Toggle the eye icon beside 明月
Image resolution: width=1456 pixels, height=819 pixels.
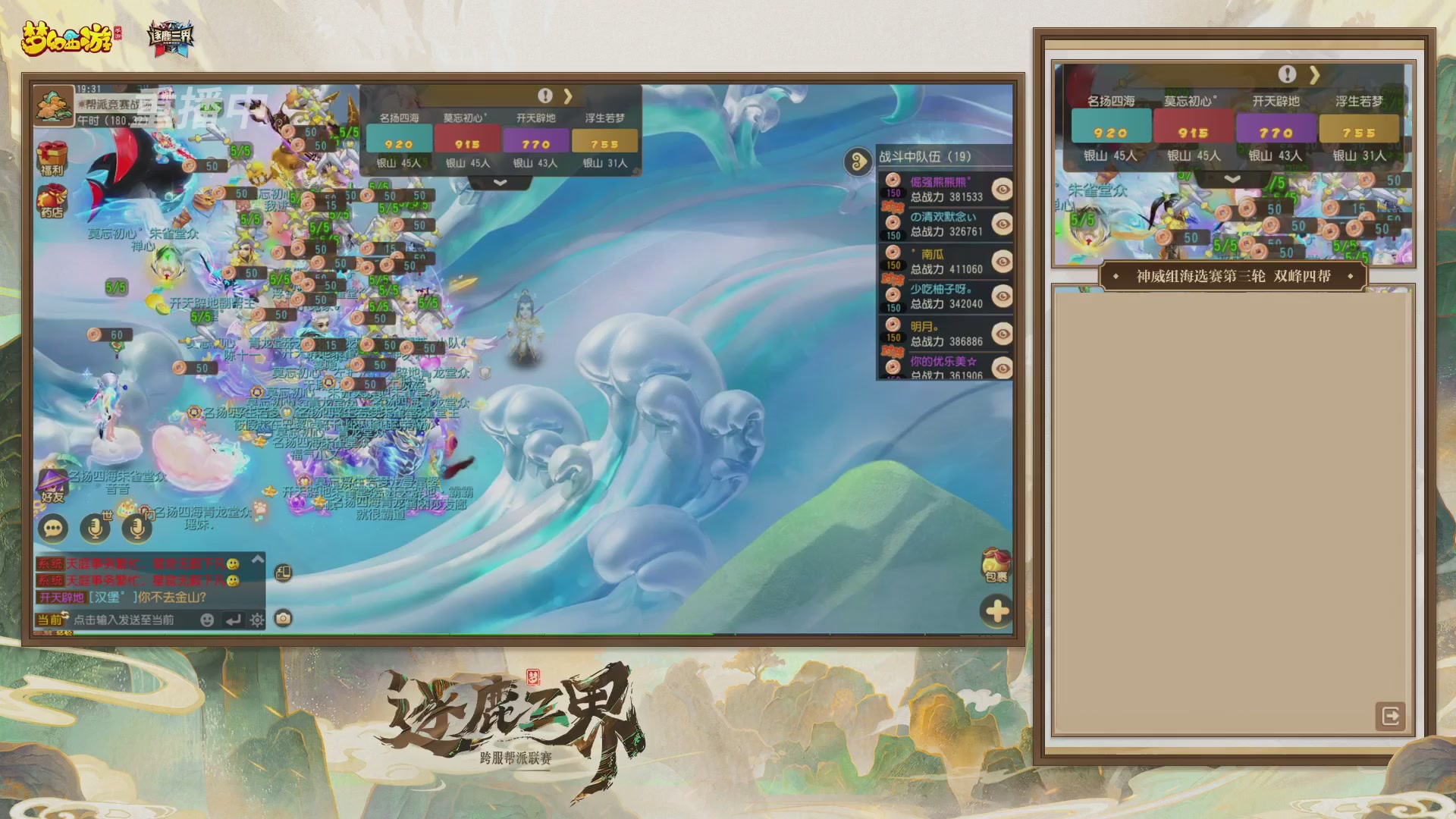point(1001,332)
